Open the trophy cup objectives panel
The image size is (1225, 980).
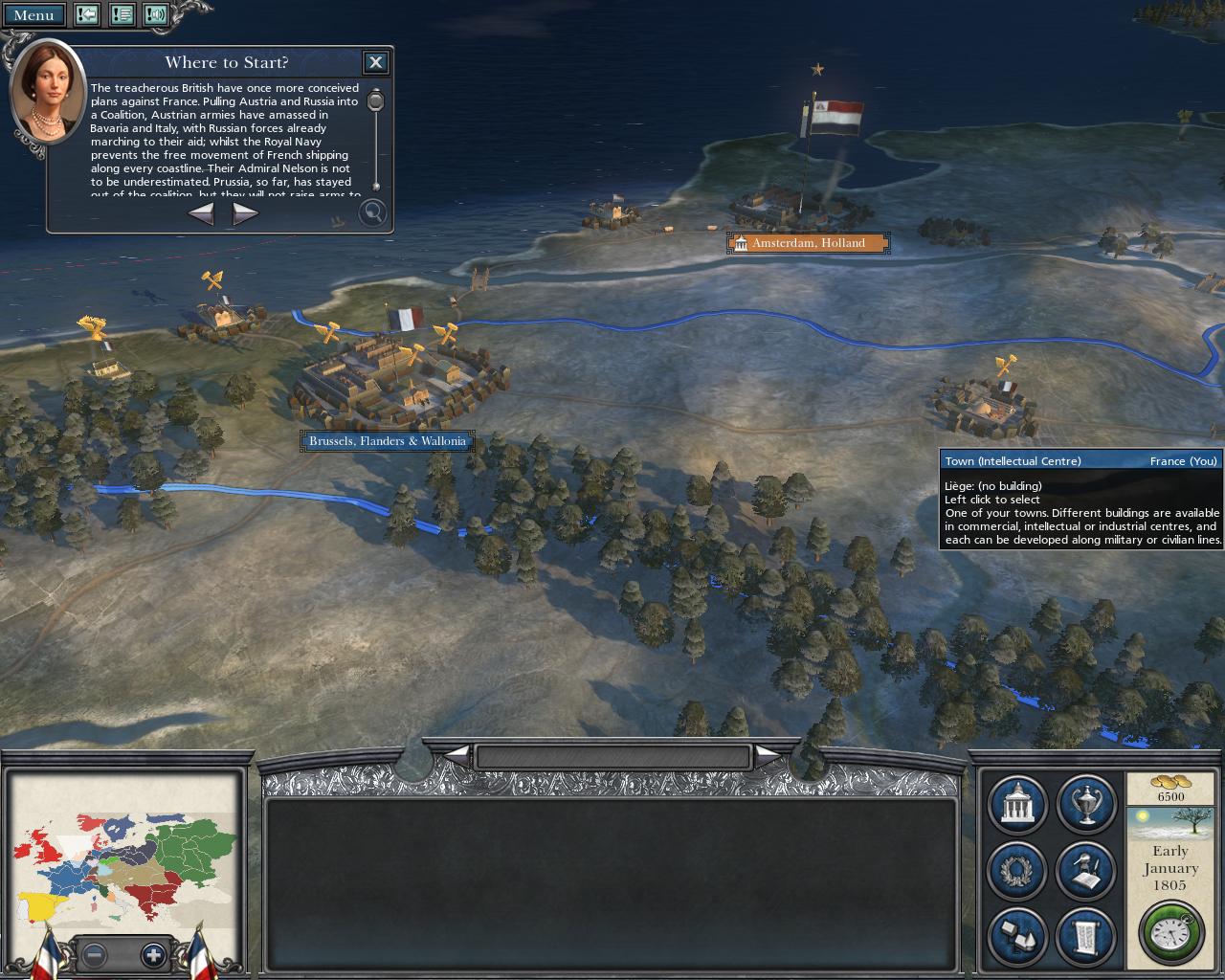point(1086,804)
